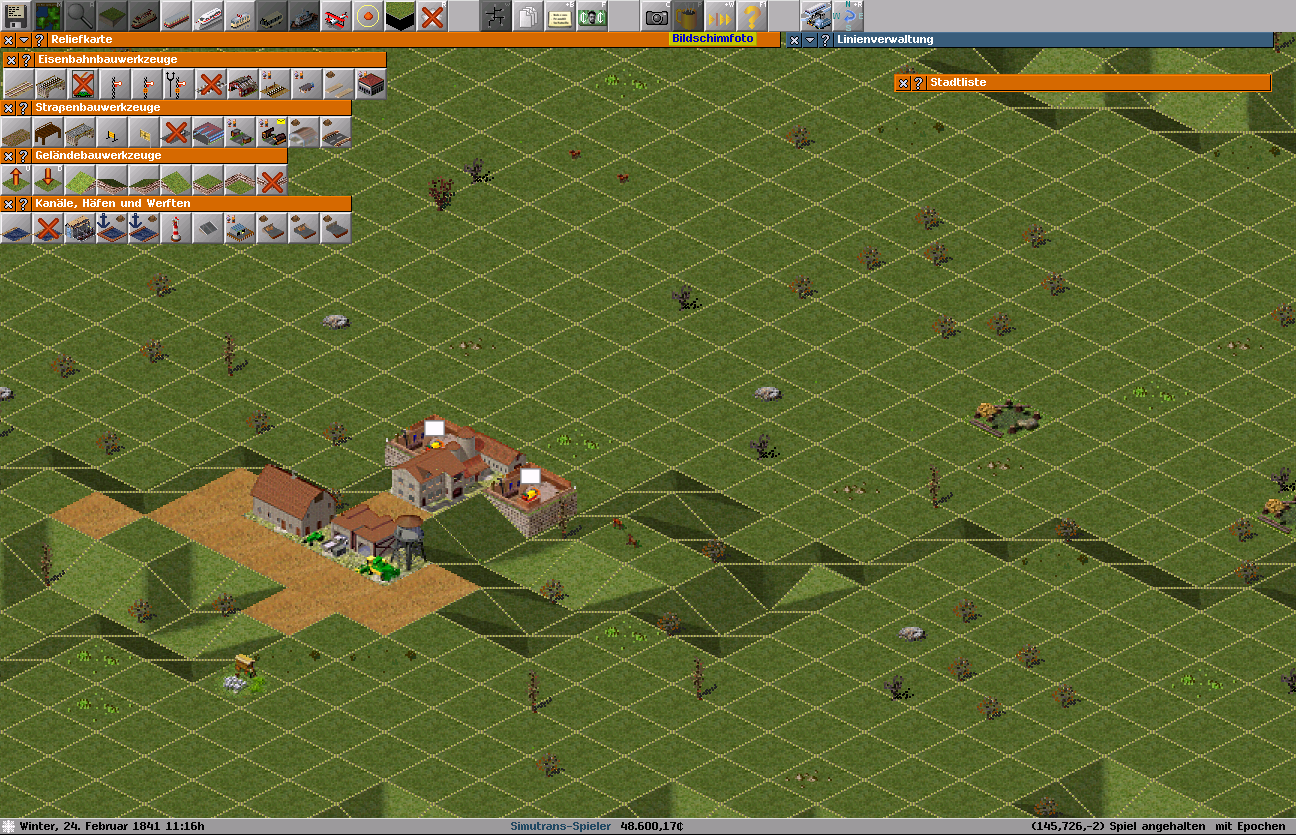Viewport: 1296px width, 835px height.
Task: Open the floppy disk save/load menu
Action: 16,16
